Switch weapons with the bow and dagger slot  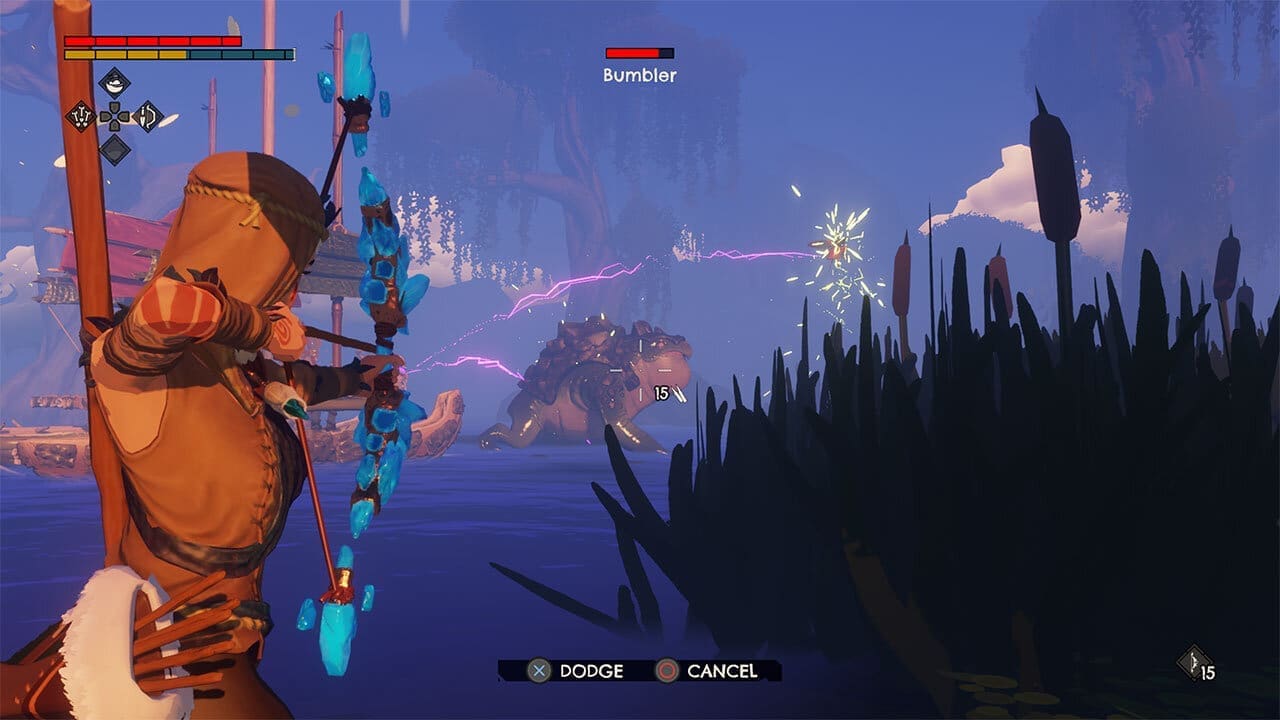tap(148, 116)
